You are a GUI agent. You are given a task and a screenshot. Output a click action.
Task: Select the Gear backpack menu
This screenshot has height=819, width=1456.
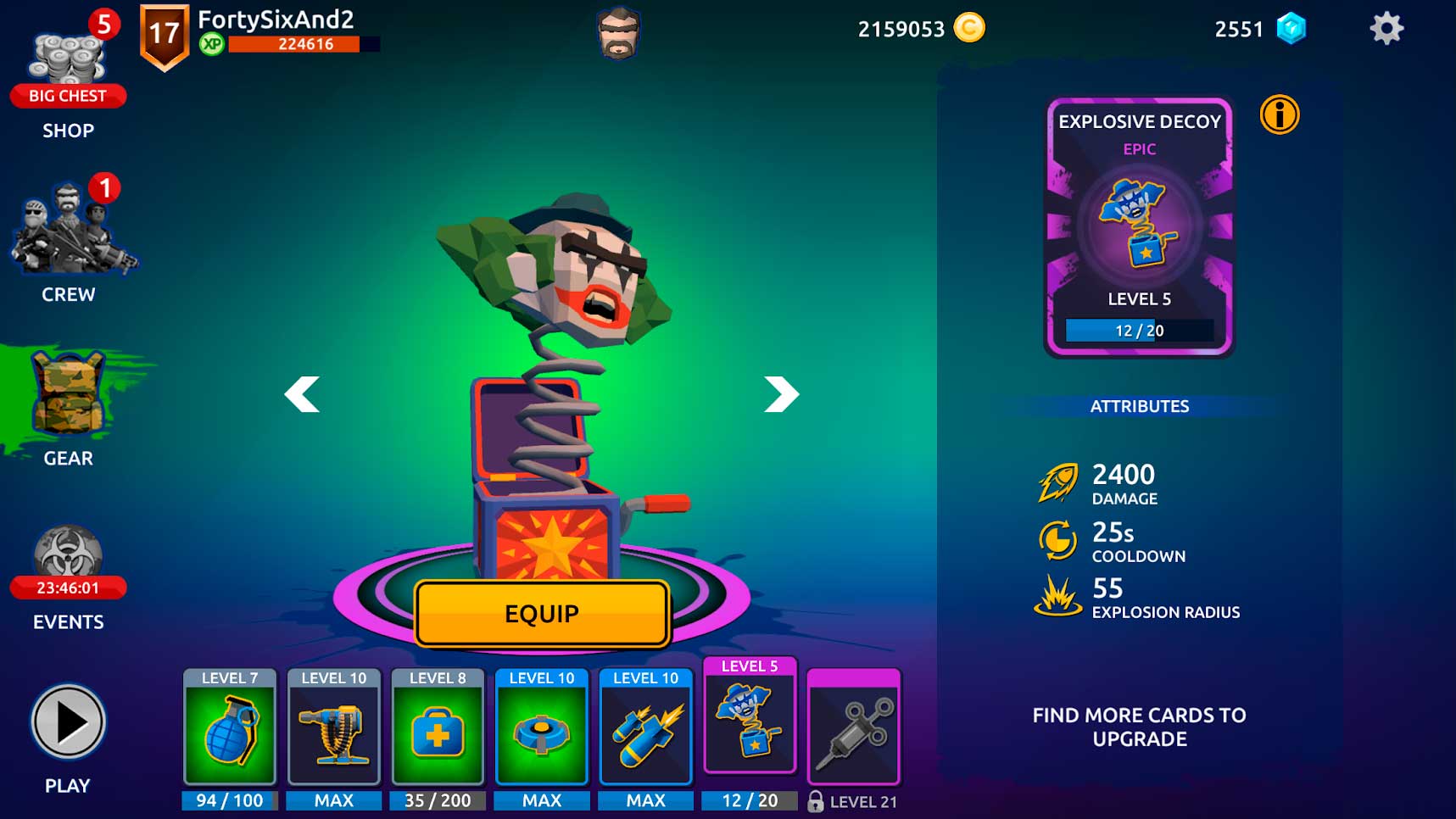pos(69,403)
